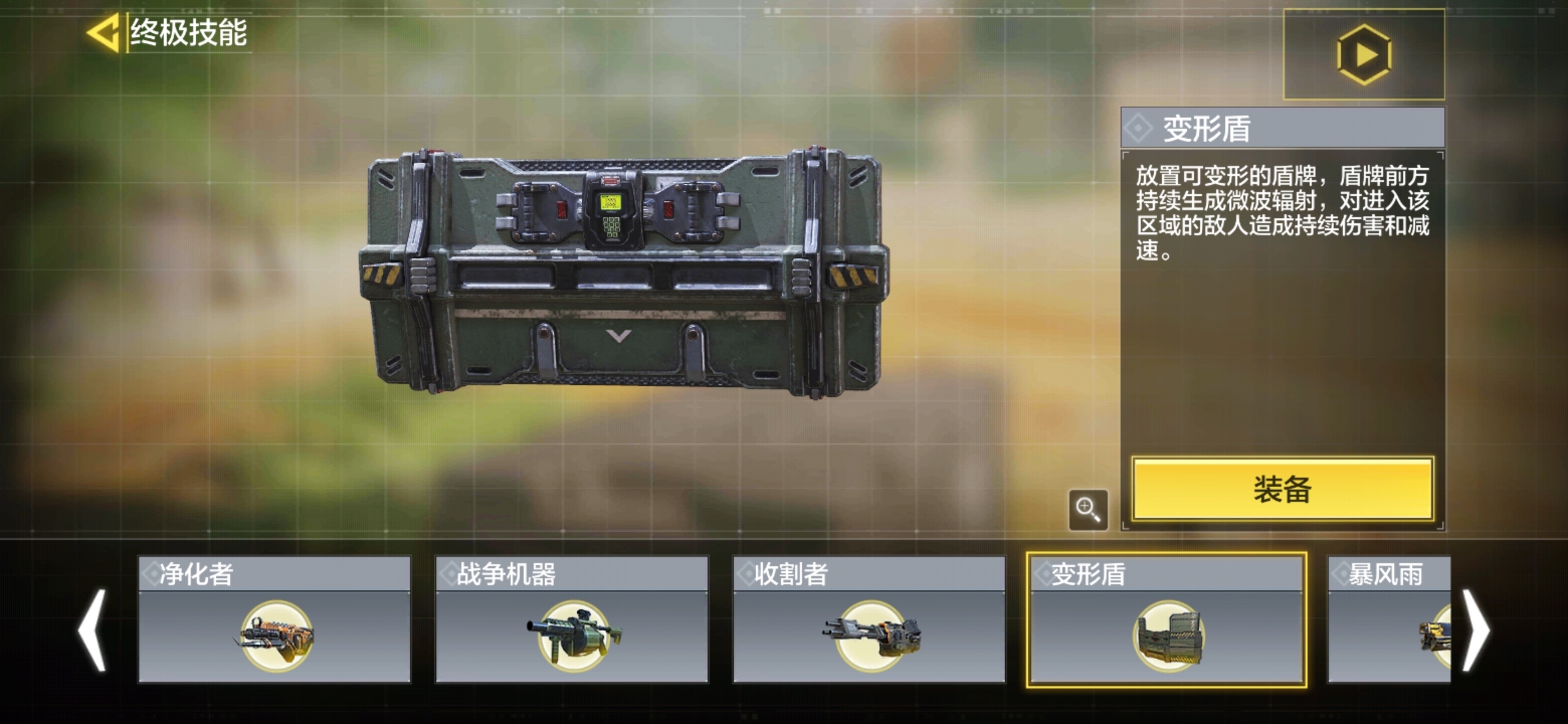Screen dimensions: 1568x724
Task: Select the 净化者 skill card
Action: point(274,619)
